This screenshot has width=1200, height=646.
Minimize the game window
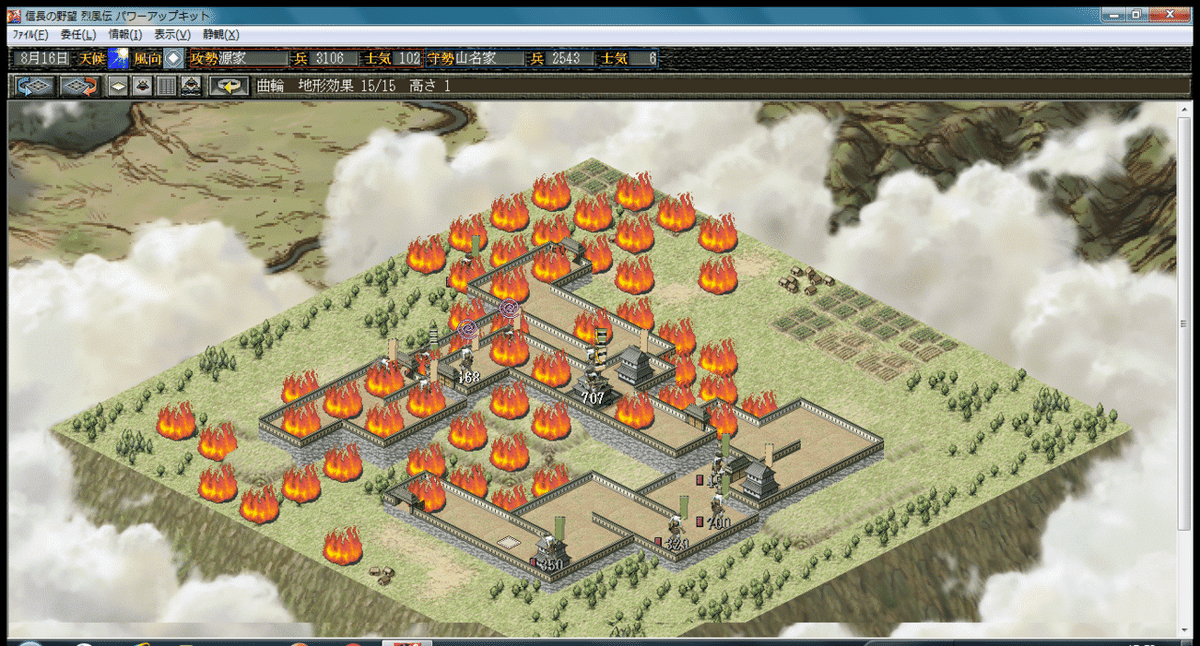click(1112, 16)
